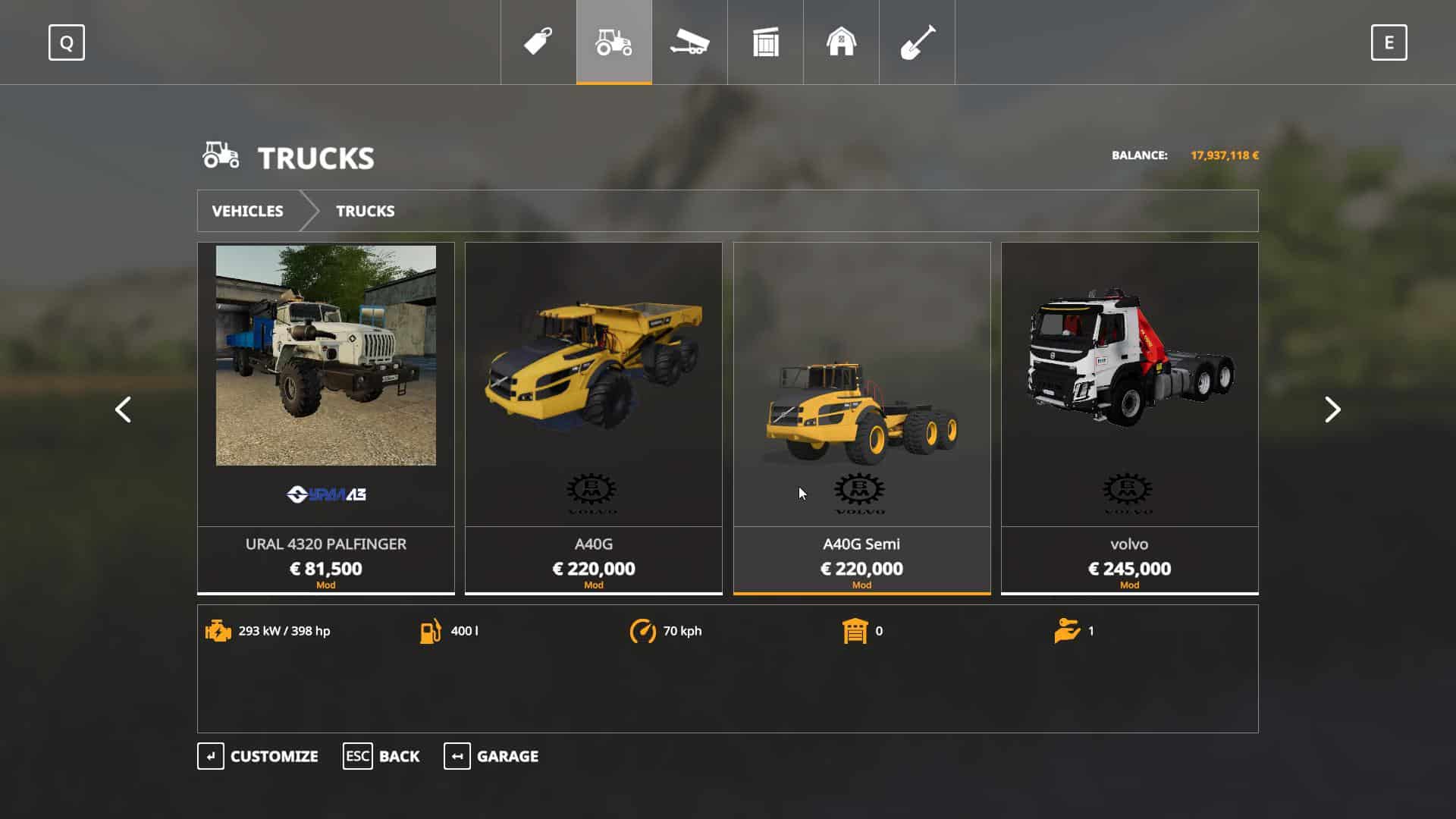1456x819 pixels.
Task: Go back to VEHICLES breadcrumb
Action: [247, 211]
